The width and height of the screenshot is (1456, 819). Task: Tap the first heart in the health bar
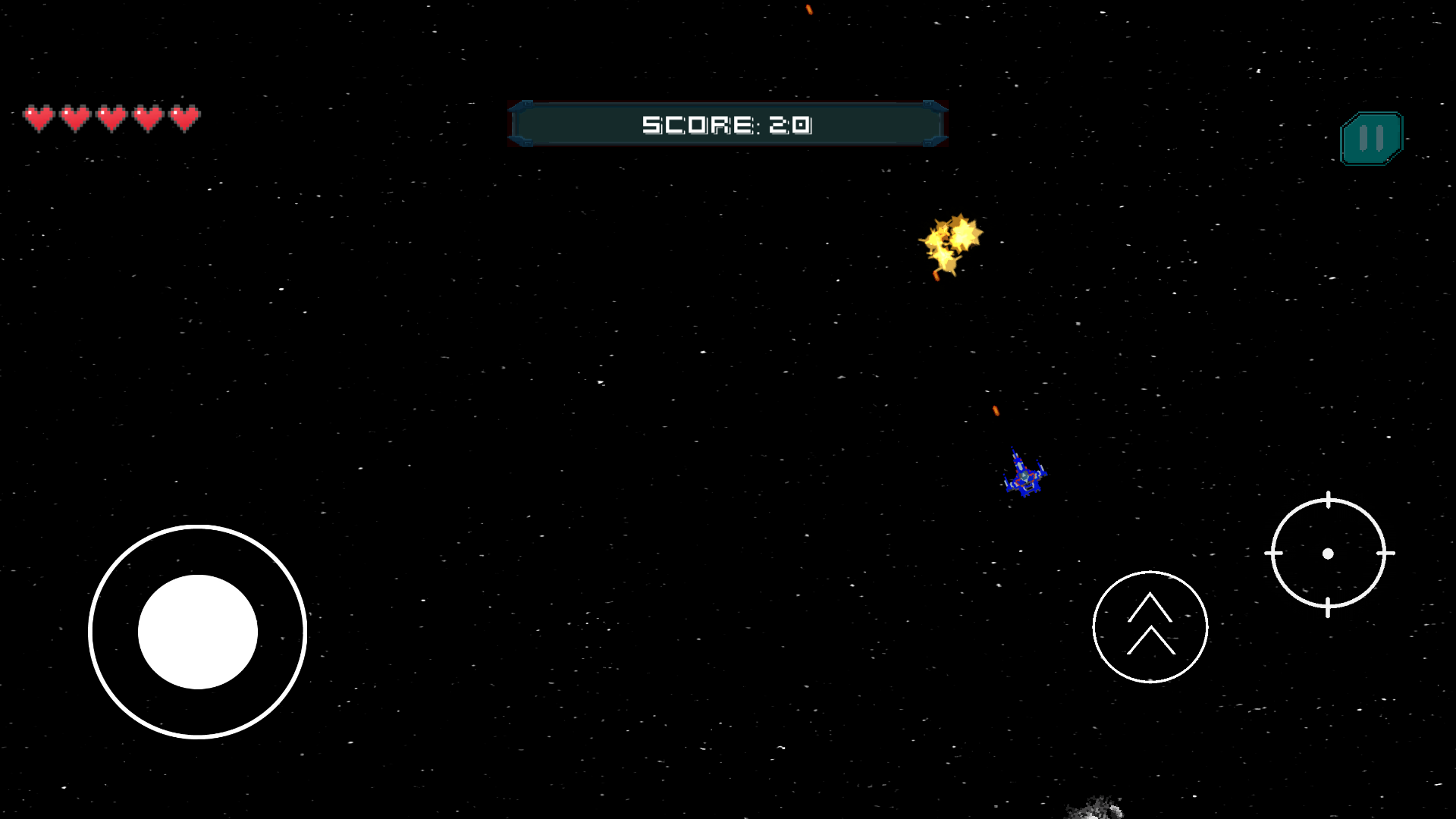[x=40, y=118]
